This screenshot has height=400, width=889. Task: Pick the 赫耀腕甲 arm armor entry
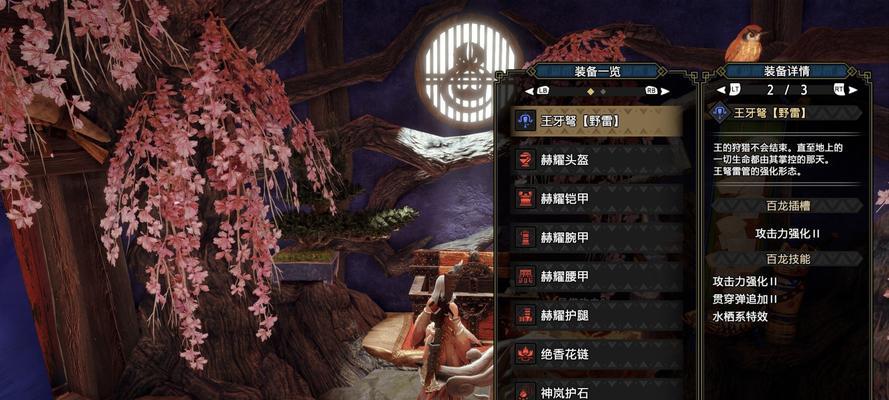(596, 237)
